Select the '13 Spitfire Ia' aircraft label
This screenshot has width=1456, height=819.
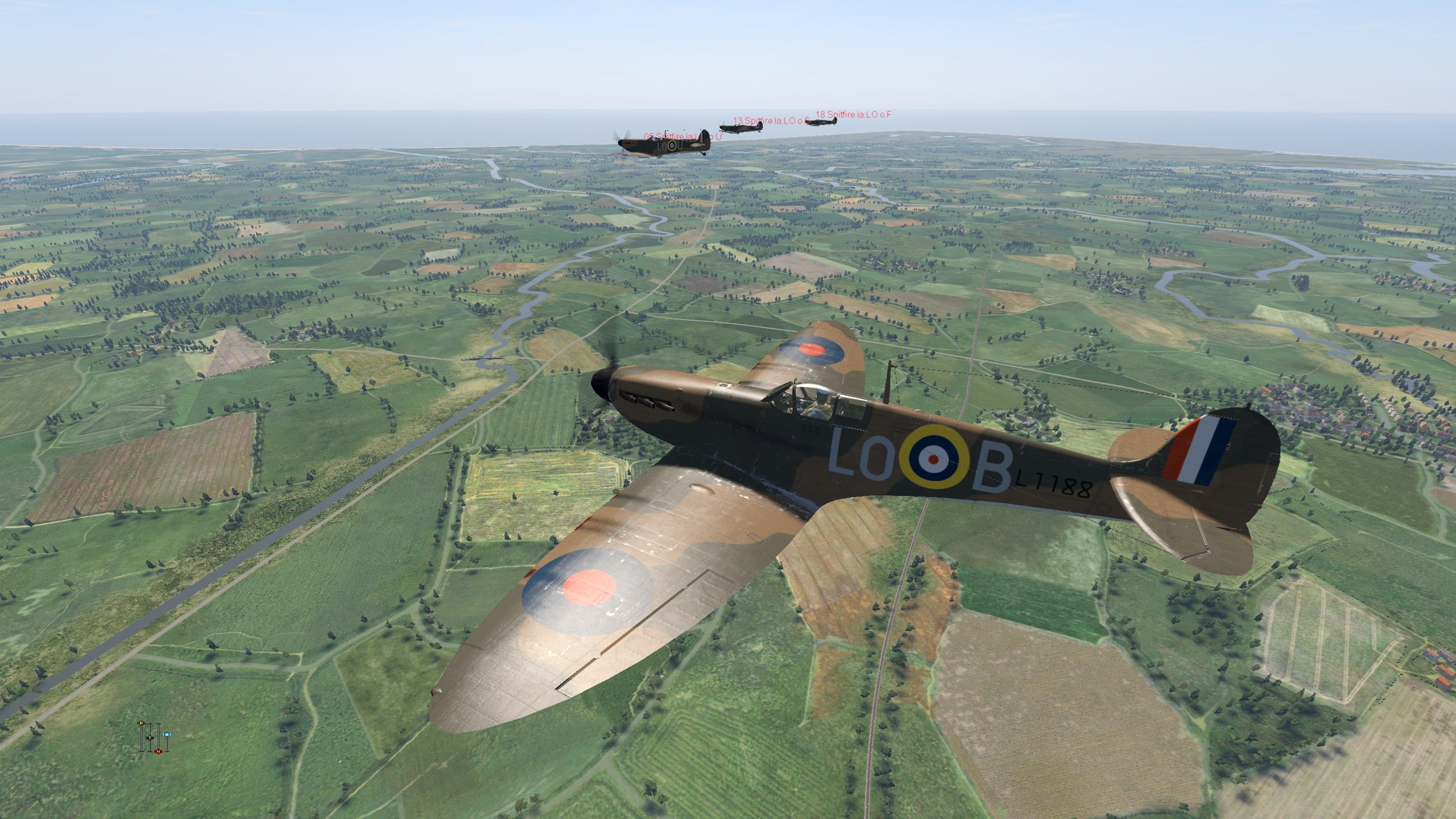click(x=770, y=121)
